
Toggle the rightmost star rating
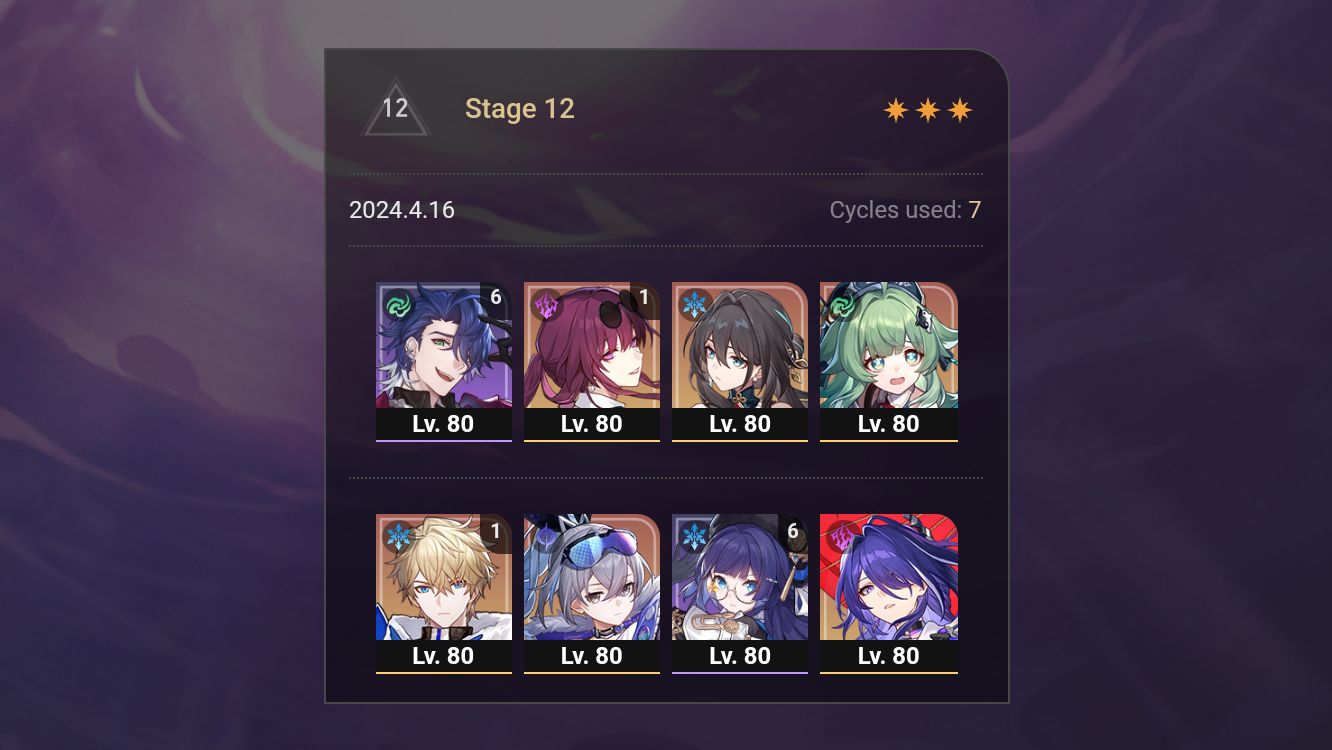tap(959, 108)
